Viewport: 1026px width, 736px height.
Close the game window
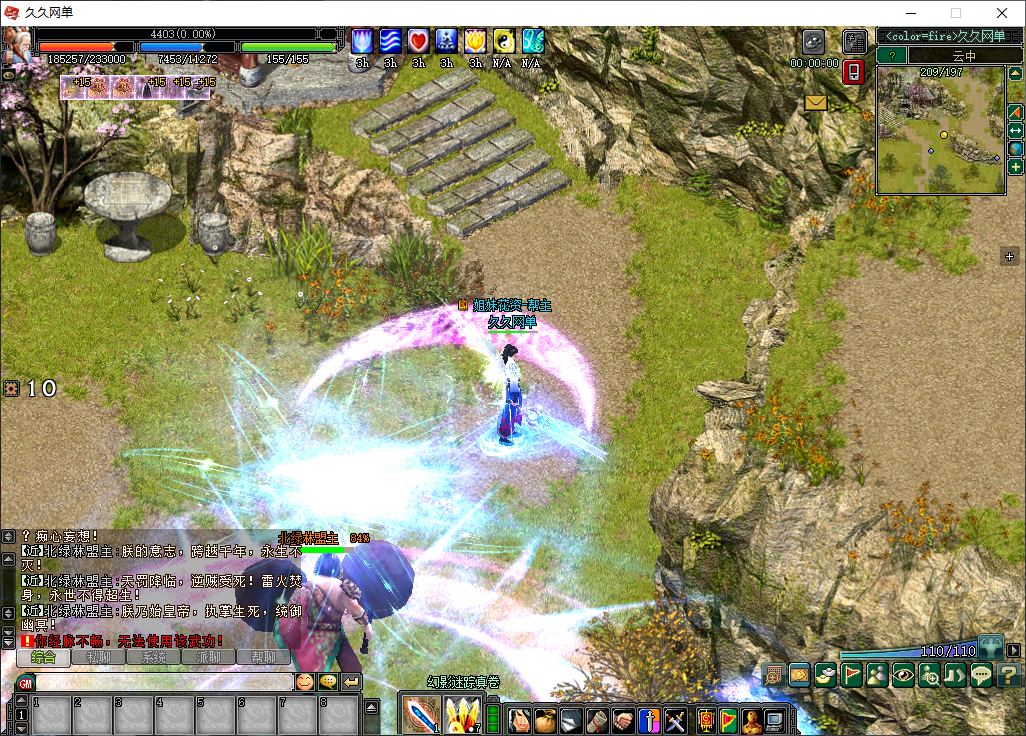(x=1002, y=13)
